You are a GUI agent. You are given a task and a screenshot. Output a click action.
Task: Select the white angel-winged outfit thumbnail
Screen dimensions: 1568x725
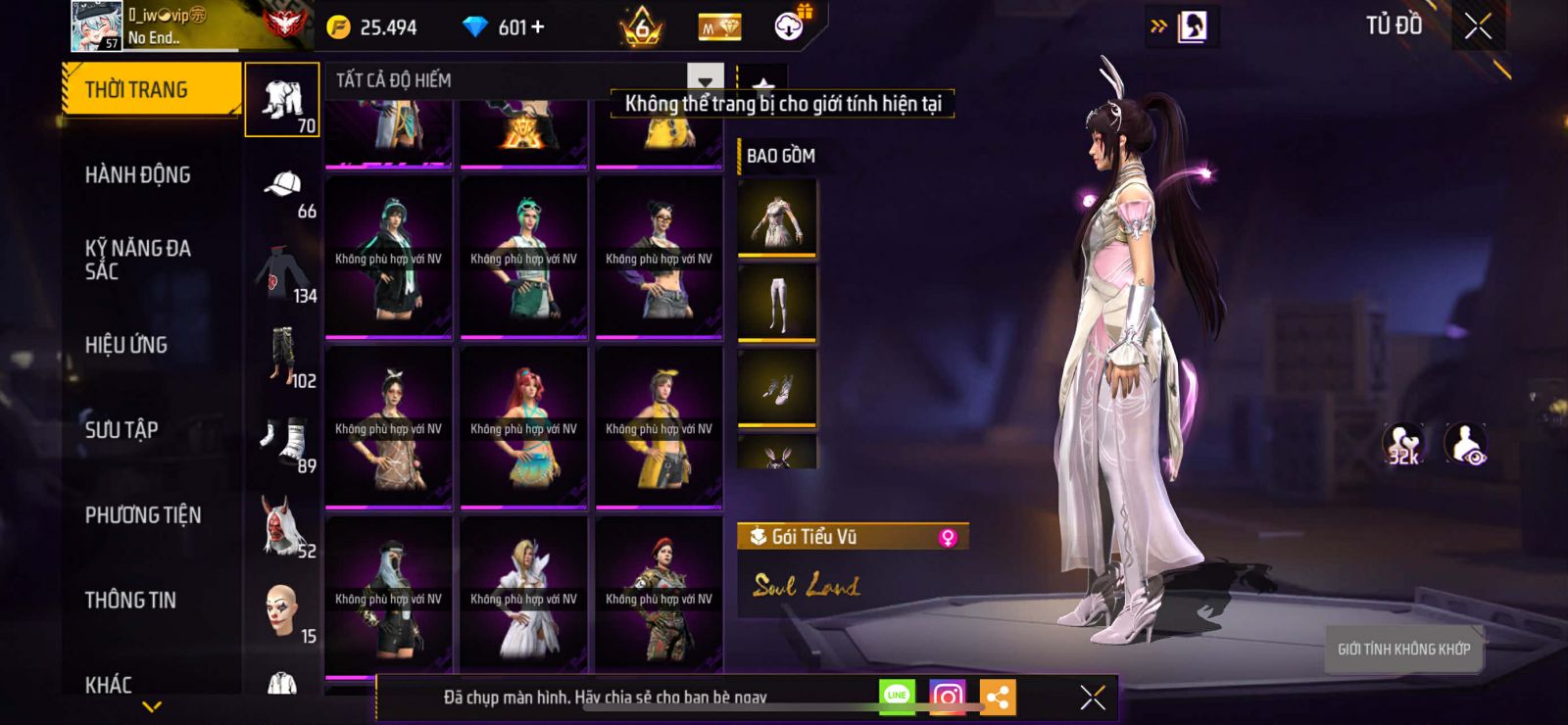(524, 598)
